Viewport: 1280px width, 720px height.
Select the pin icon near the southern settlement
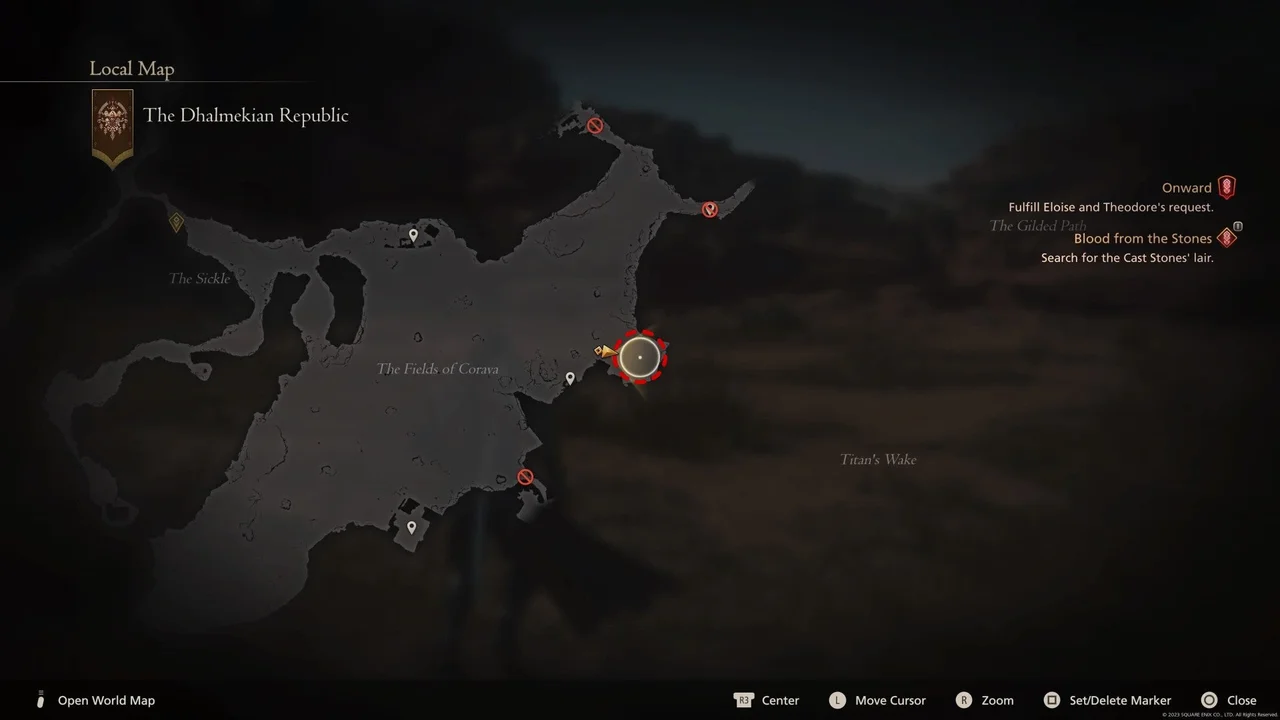[411, 525]
